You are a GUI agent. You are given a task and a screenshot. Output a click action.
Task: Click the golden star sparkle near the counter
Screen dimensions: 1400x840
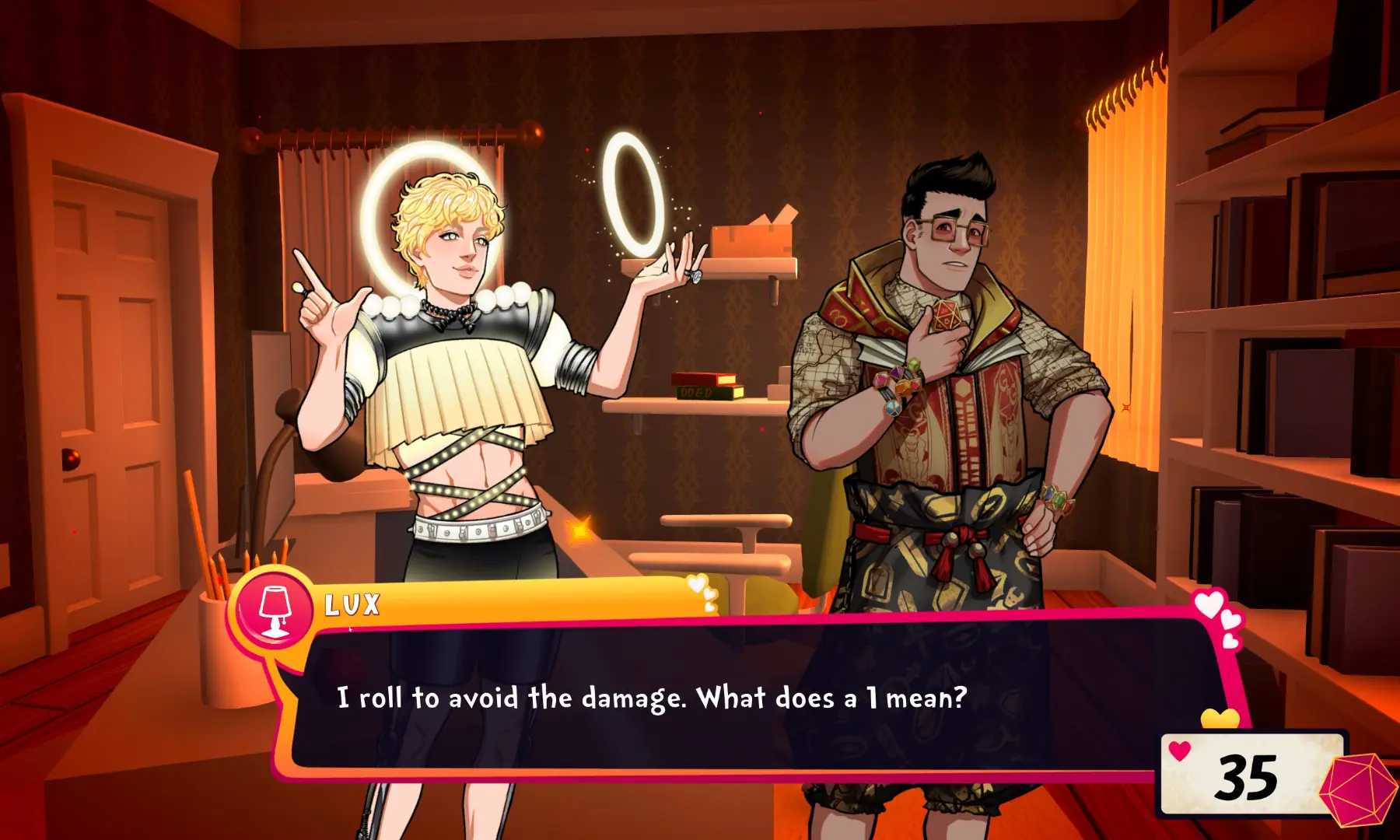[x=579, y=529]
